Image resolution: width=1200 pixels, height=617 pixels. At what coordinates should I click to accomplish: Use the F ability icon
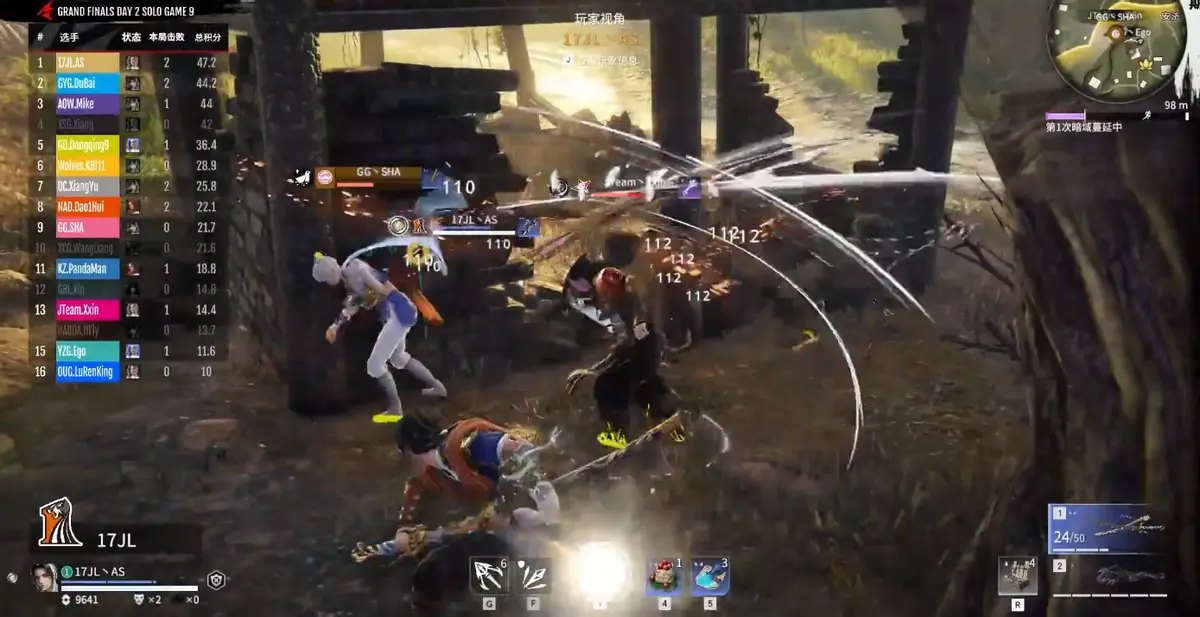click(532, 577)
